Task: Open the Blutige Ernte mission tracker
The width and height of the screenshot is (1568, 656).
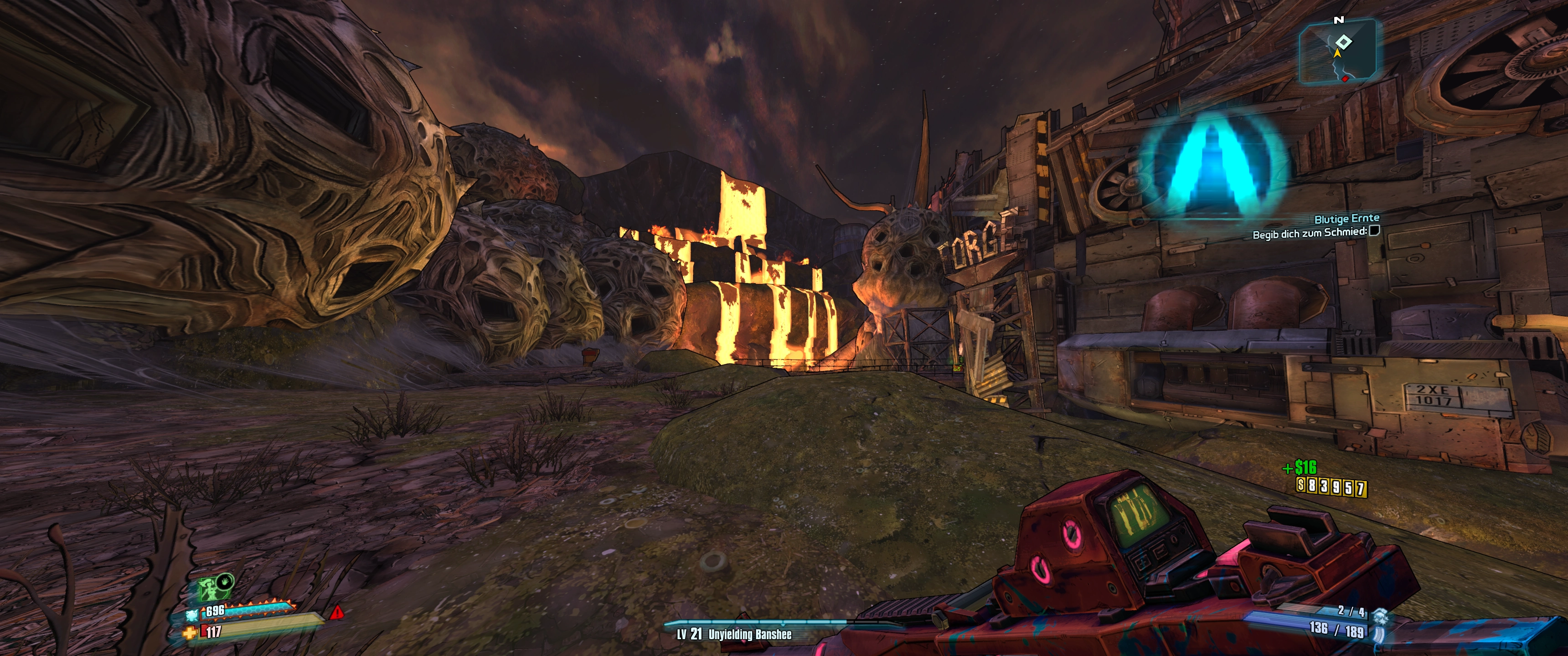Action: [1346, 219]
